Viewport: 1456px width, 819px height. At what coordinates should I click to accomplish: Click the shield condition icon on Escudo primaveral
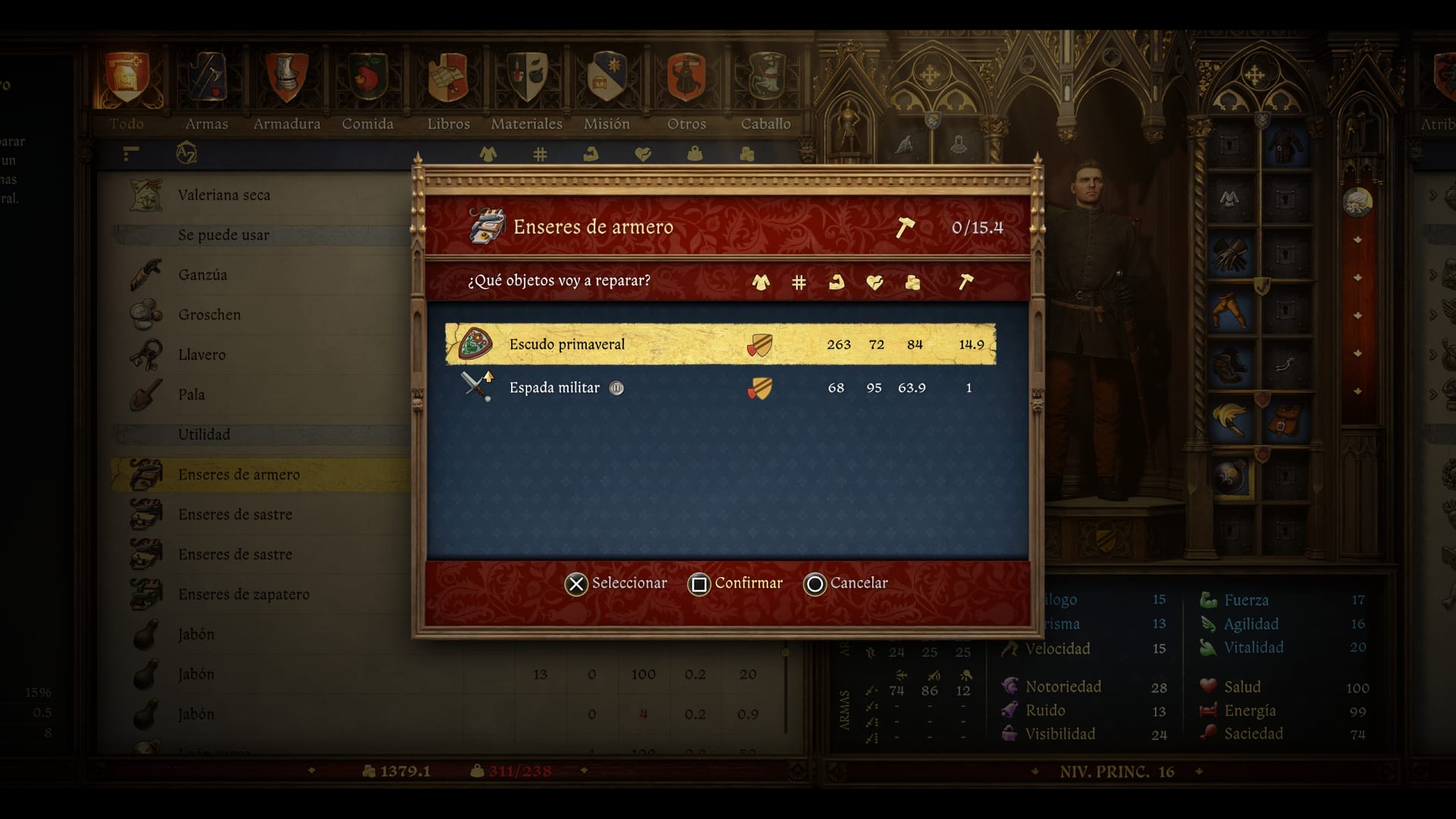tap(759, 344)
